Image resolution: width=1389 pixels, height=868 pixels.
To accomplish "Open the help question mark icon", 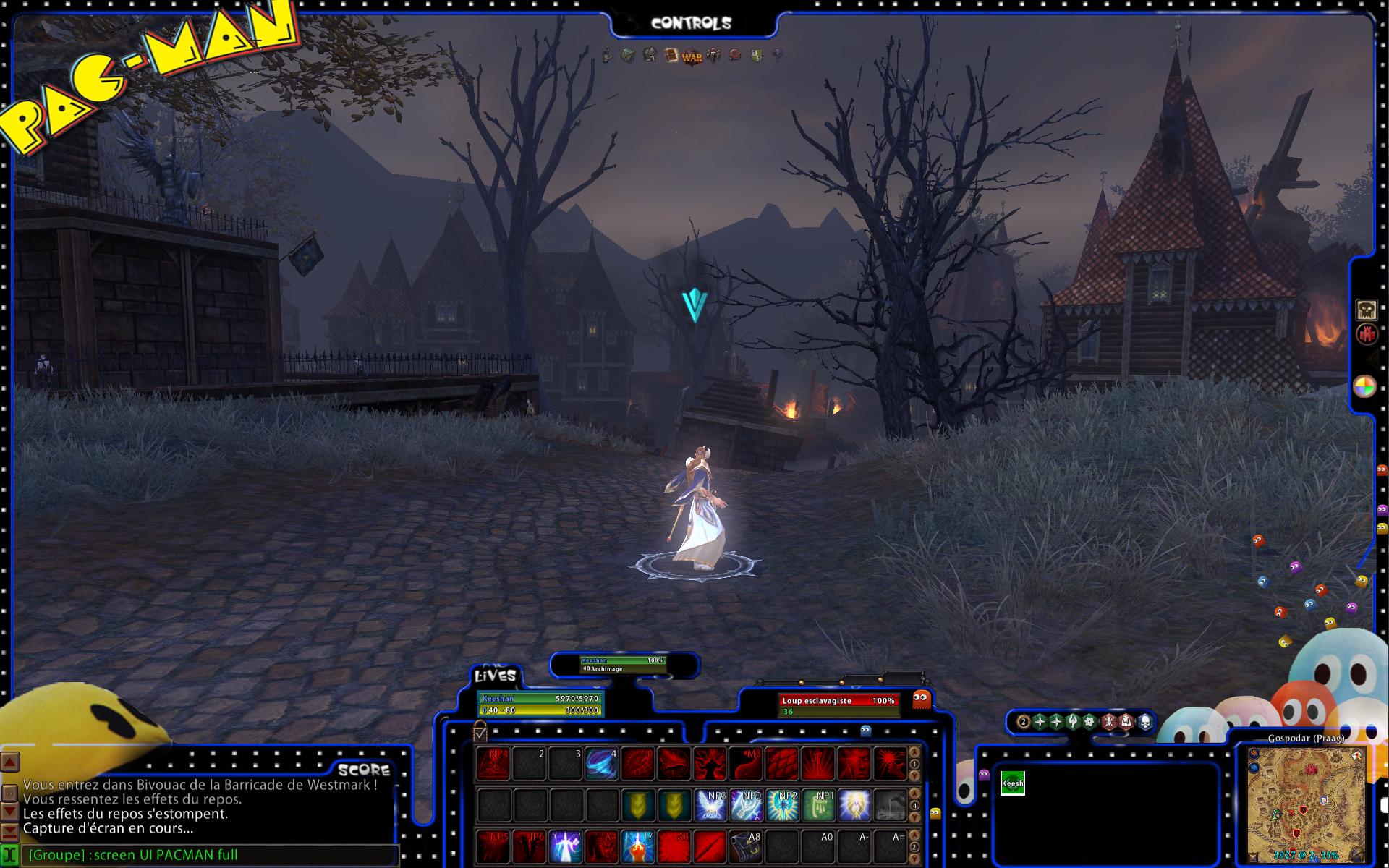I will pyautogui.click(x=778, y=56).
